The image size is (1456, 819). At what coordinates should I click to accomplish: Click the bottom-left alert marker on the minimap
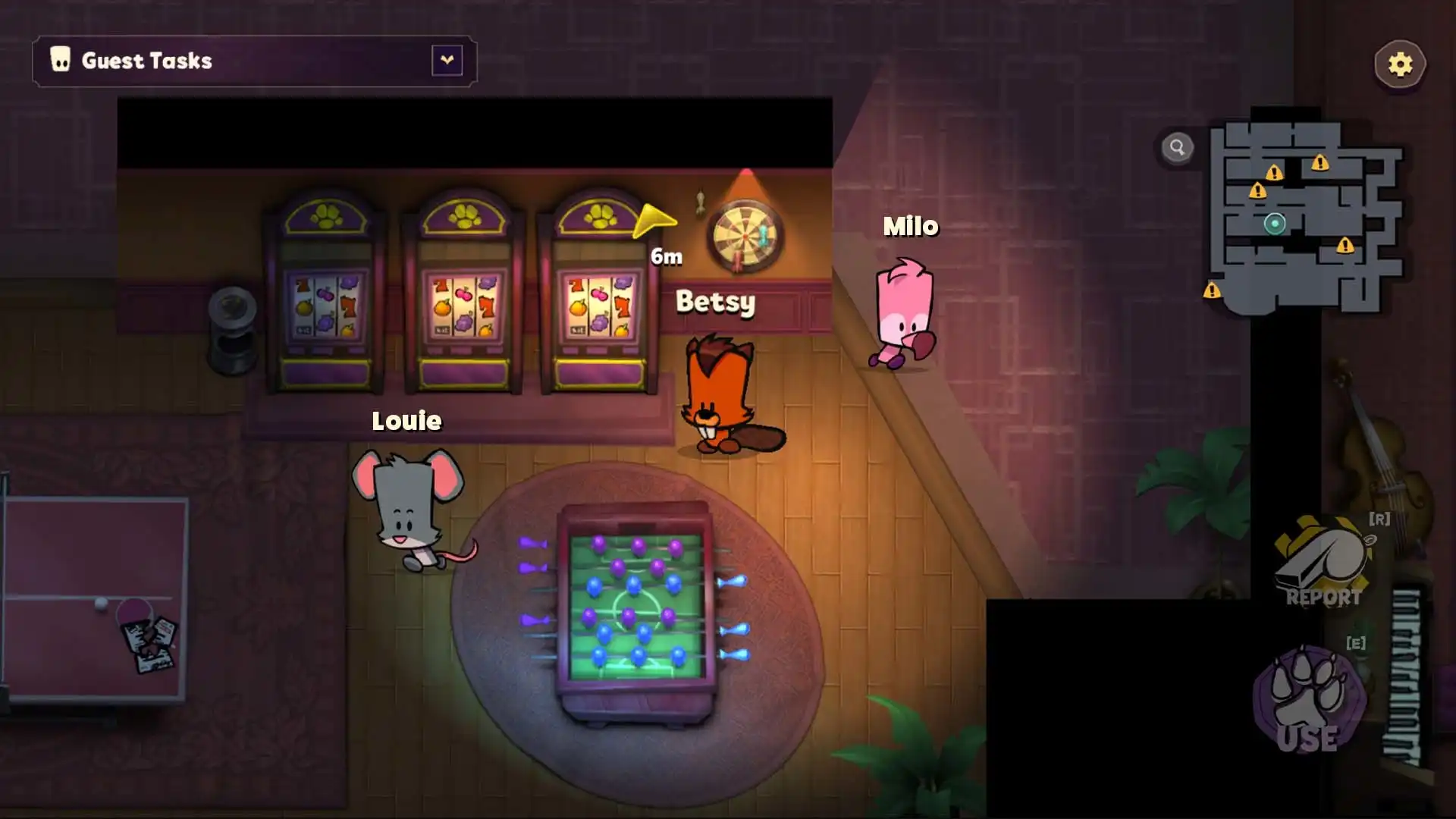point(1212,293)
